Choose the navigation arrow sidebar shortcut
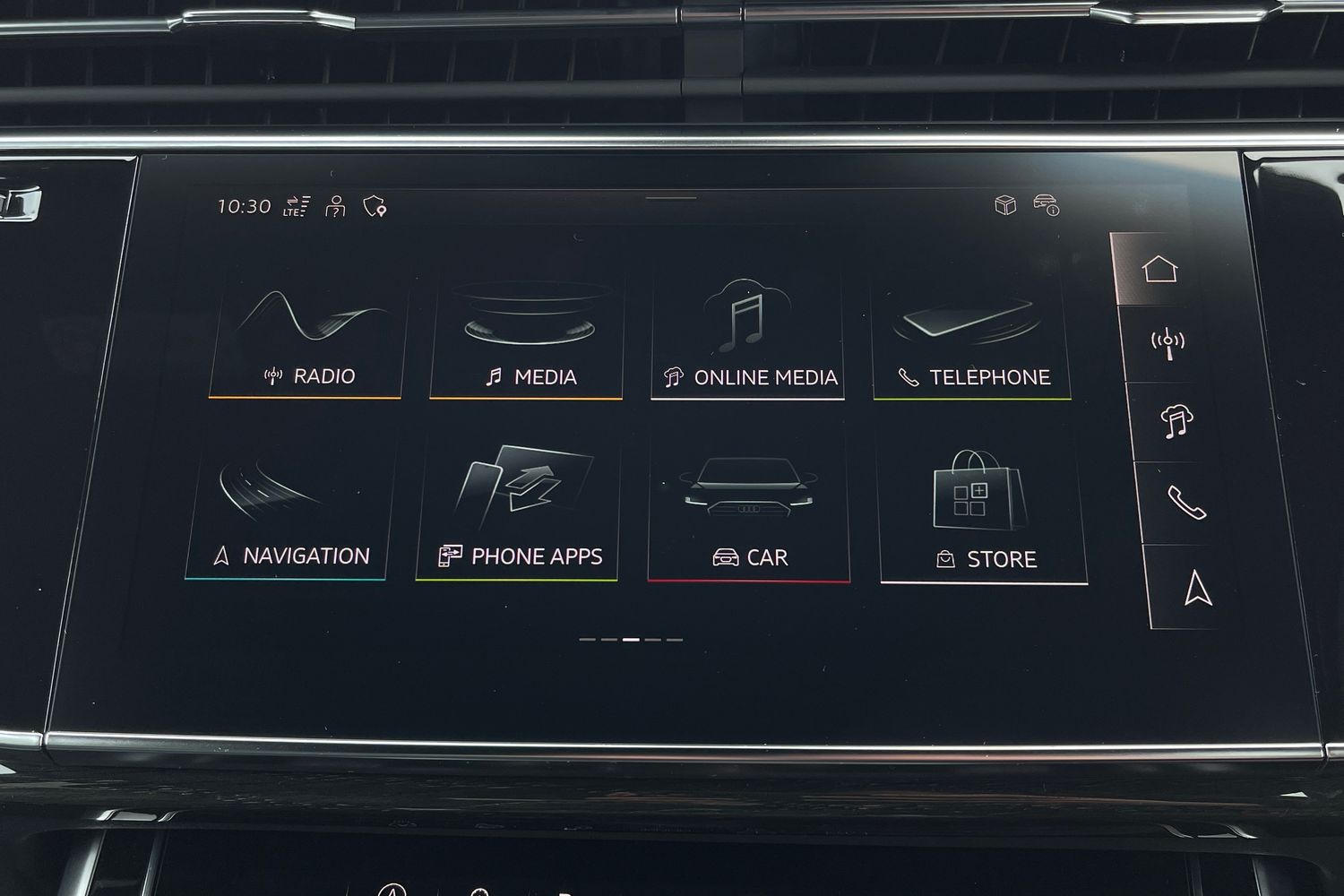The image size is (1344, 896). tap(1197, 588)
